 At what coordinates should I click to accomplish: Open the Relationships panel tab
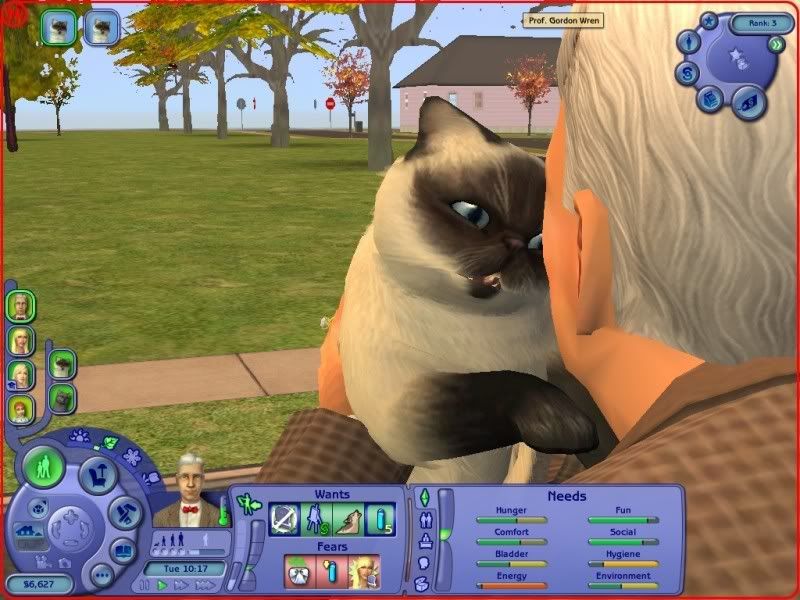[x=423, y=519]
